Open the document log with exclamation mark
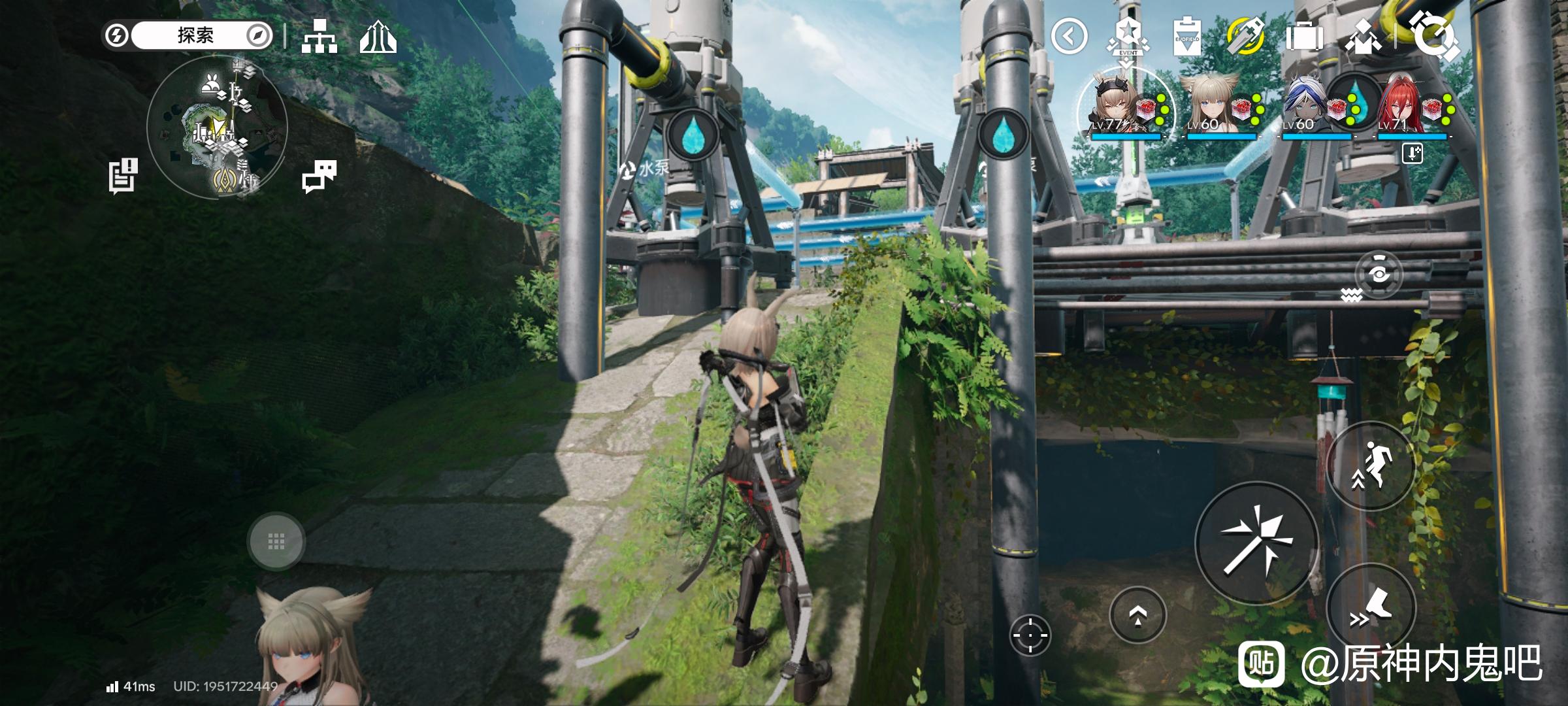This screenshot has width=1568, height=706. [123, 176]
